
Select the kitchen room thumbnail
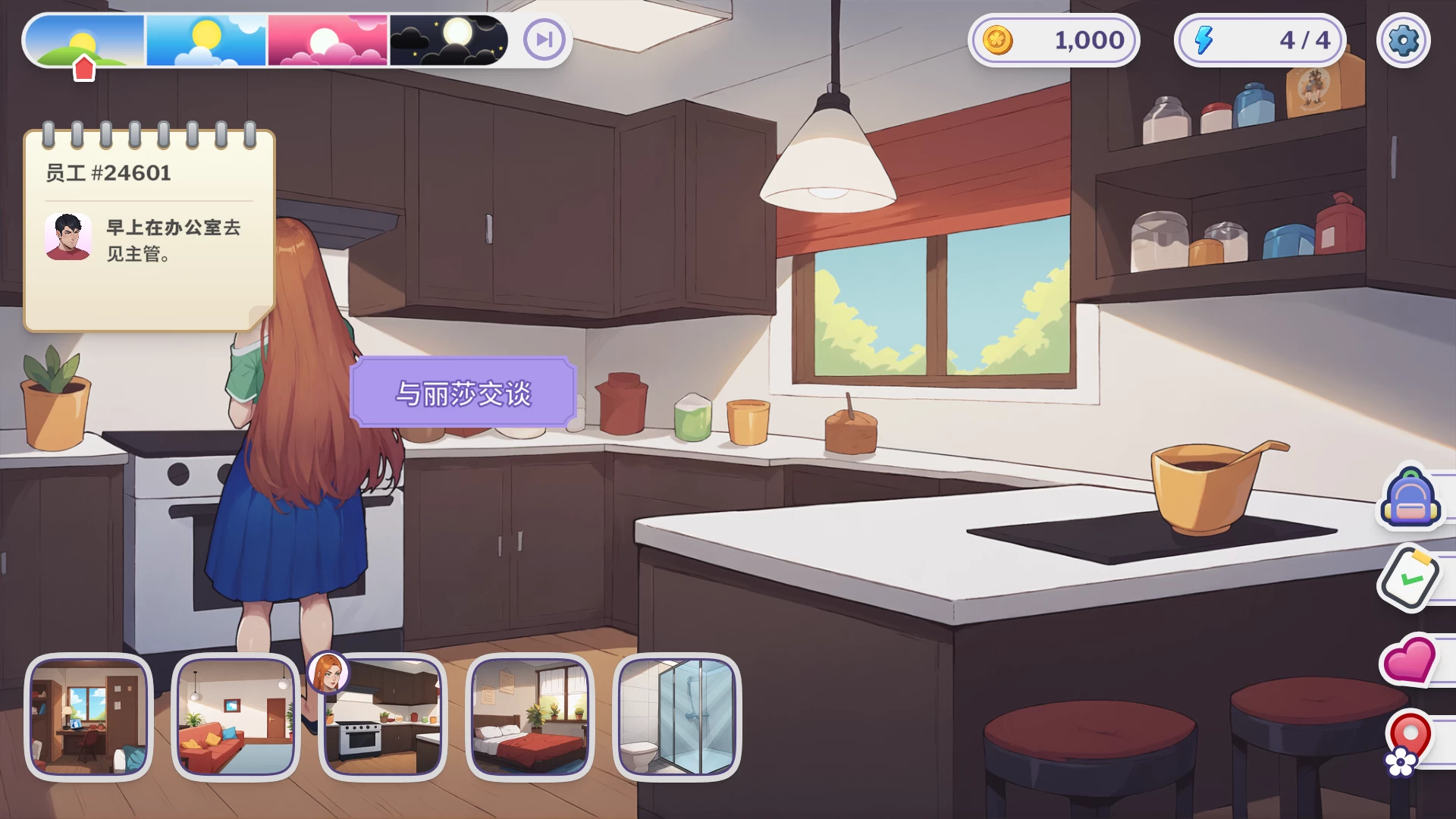pyautogui.click(x=383, y=717)
